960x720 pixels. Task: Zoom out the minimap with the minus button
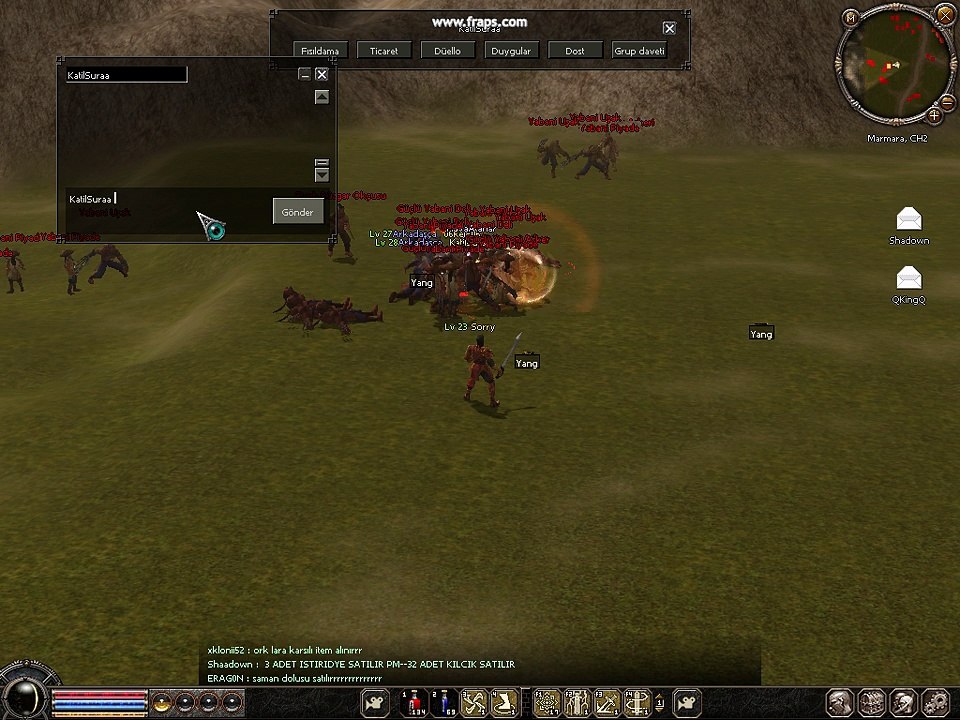(x=948, y=101)
